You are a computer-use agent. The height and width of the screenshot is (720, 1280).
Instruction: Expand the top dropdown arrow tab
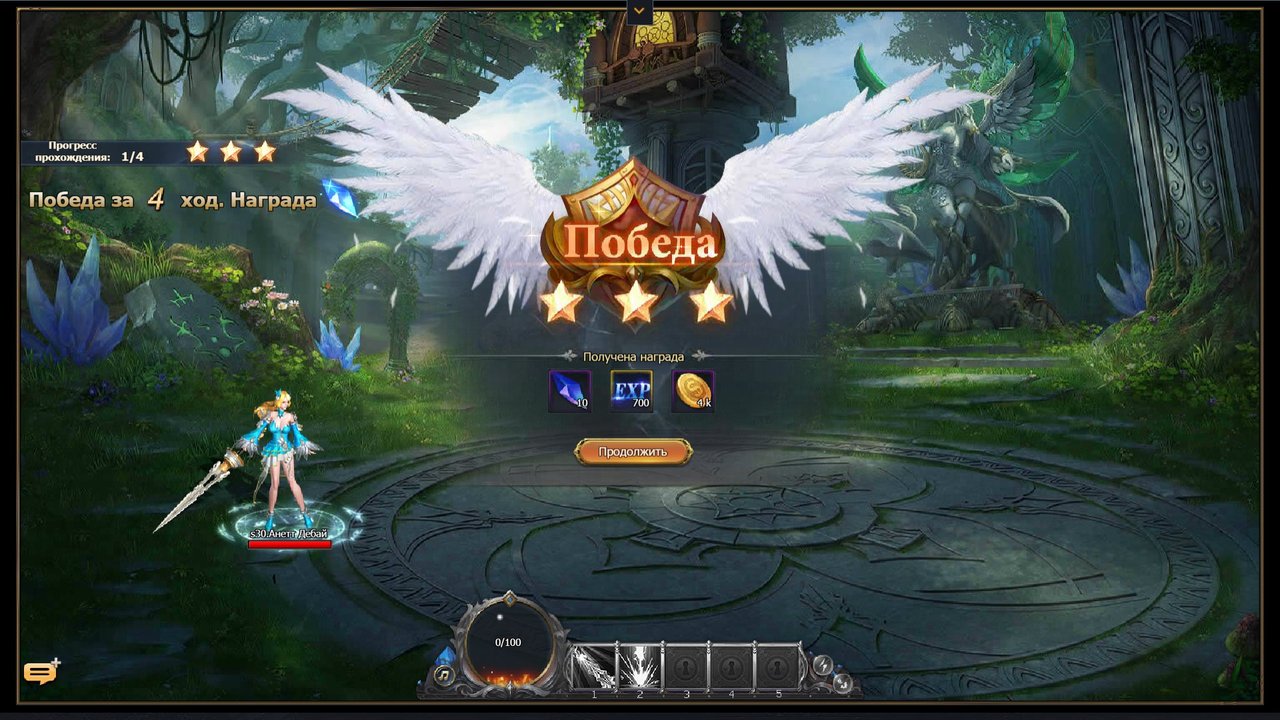(639, 11)
